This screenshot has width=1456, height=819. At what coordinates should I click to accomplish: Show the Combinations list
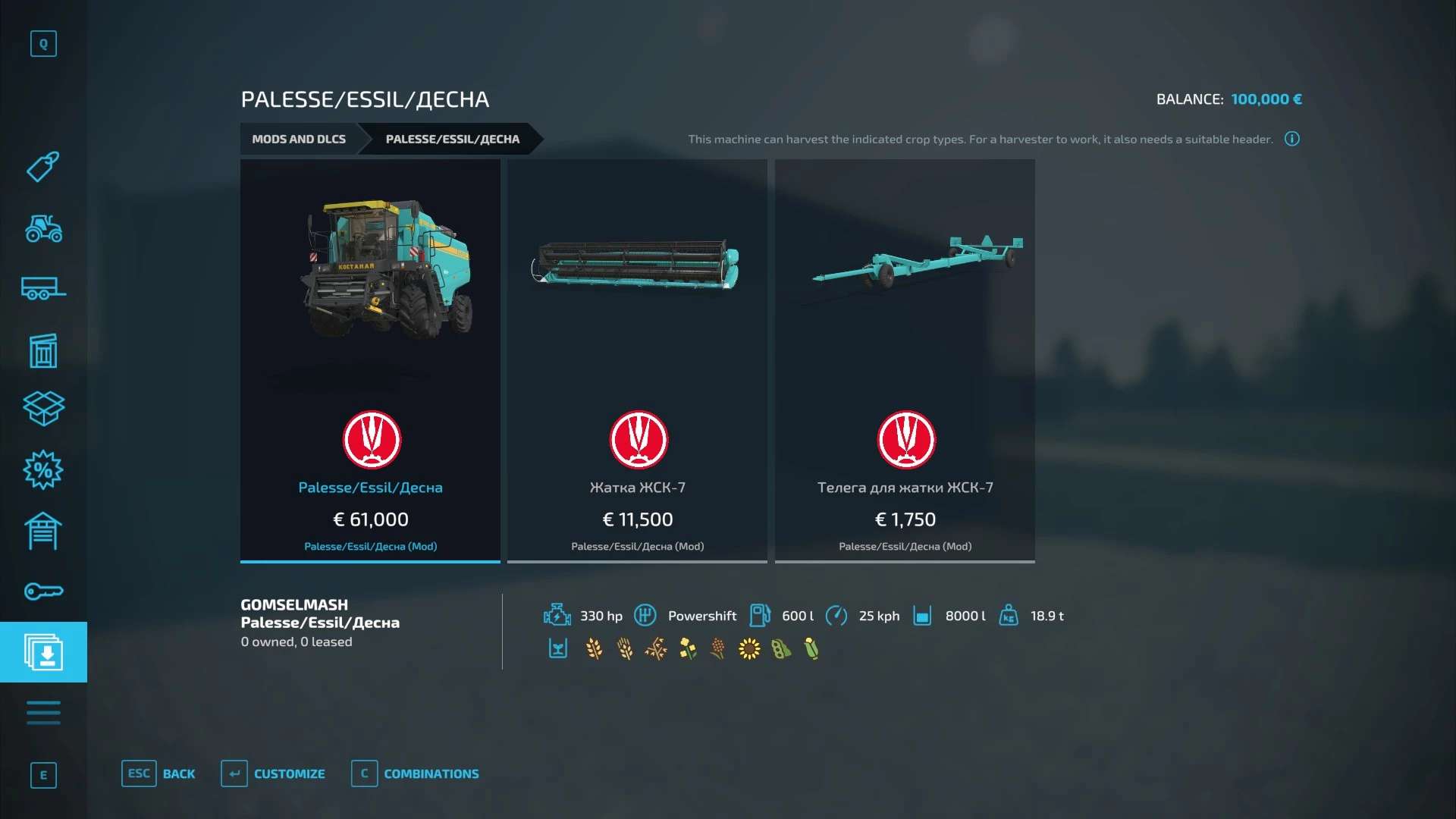416,773
